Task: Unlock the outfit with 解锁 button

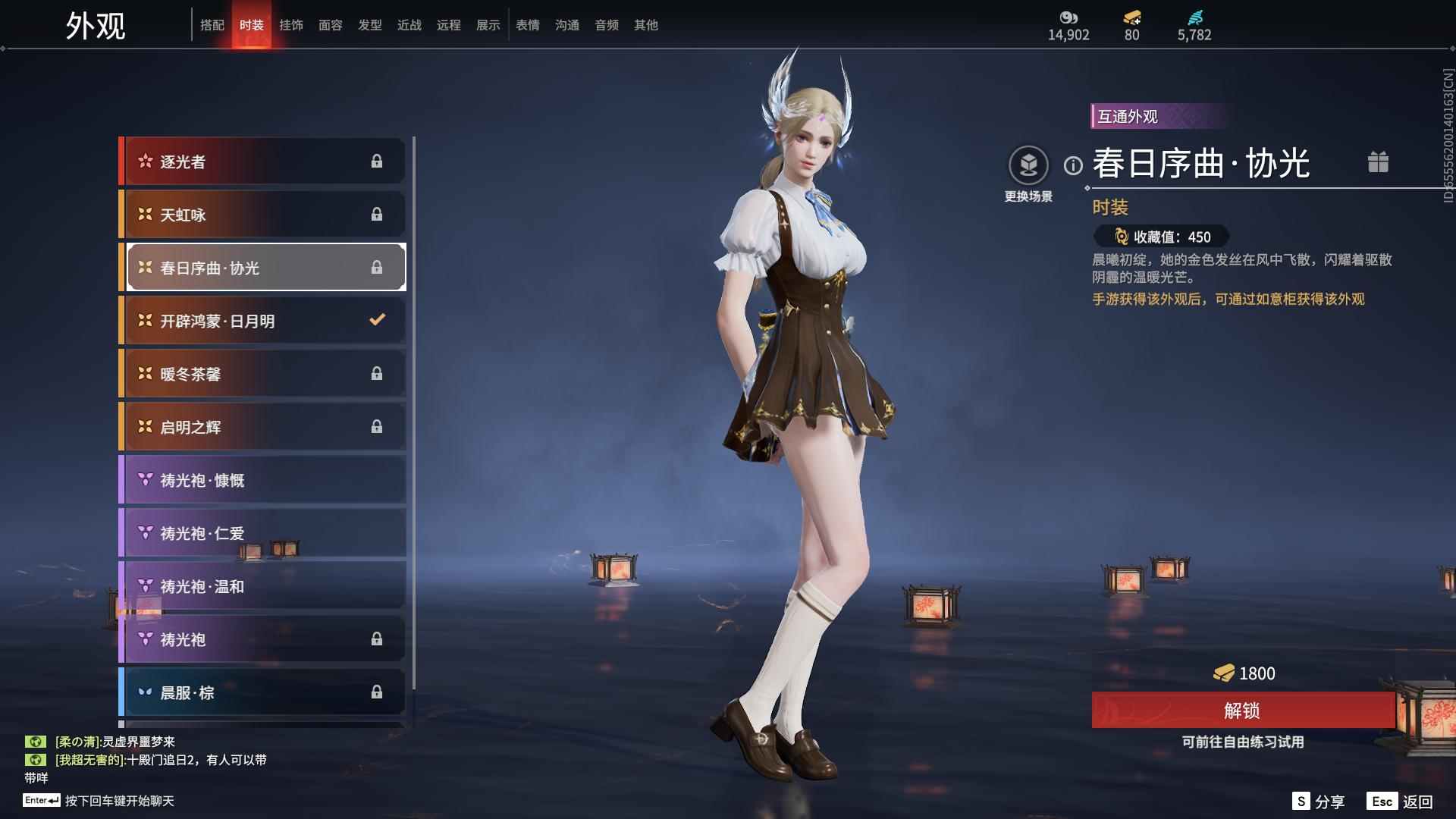Action: (1242, 711)
